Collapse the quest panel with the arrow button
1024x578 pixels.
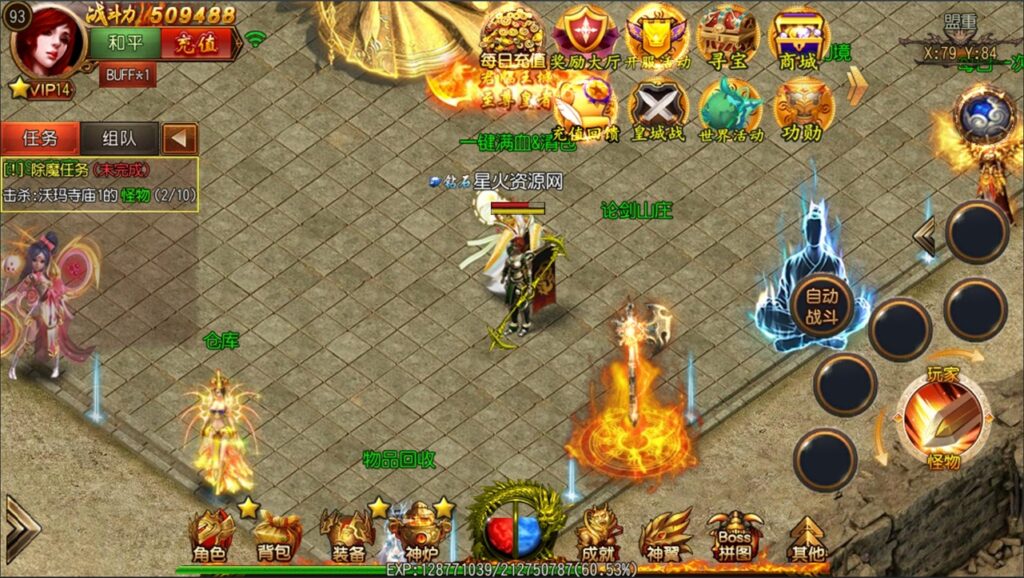coord(180,138)
